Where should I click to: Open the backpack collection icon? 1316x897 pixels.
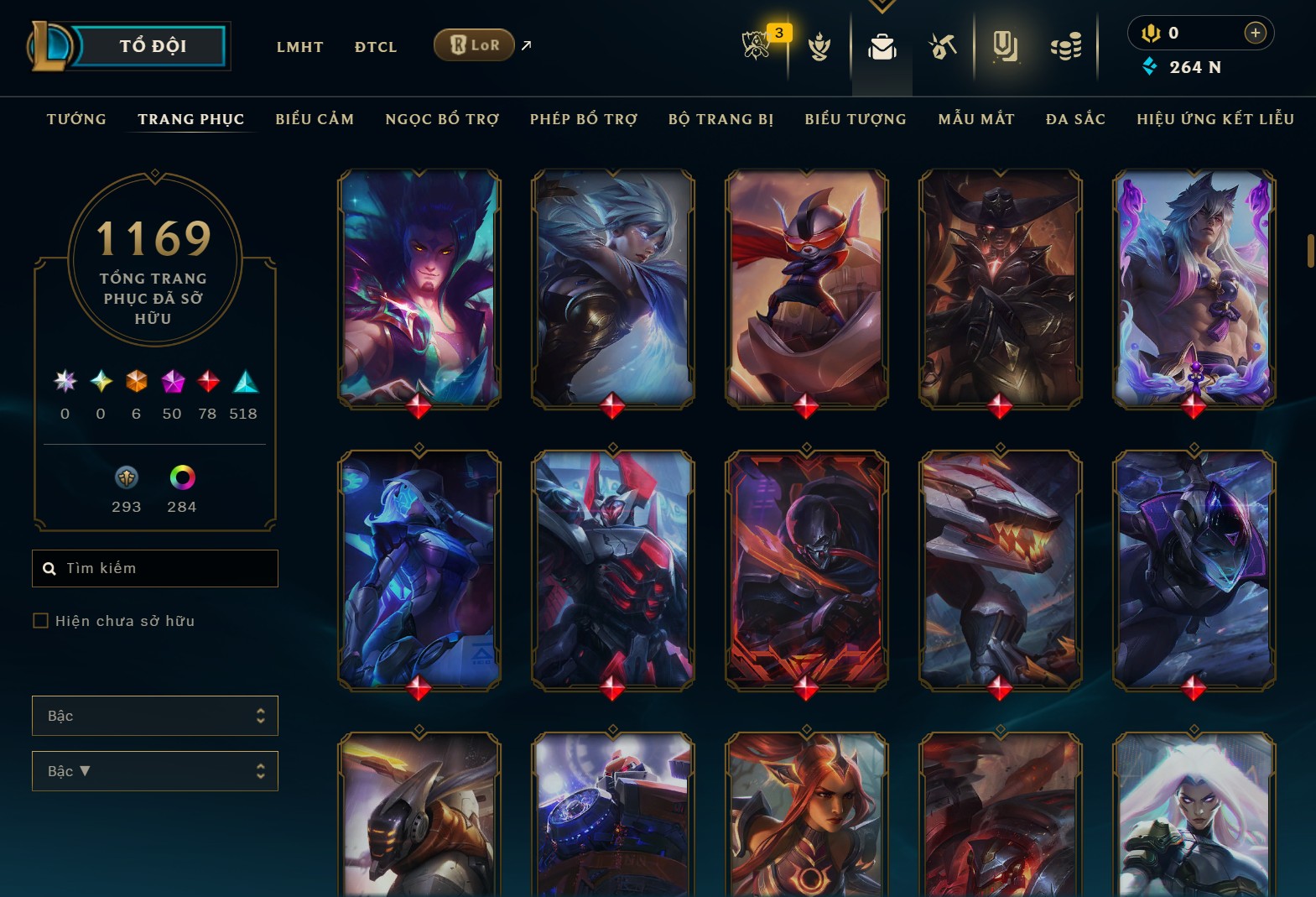882,47
